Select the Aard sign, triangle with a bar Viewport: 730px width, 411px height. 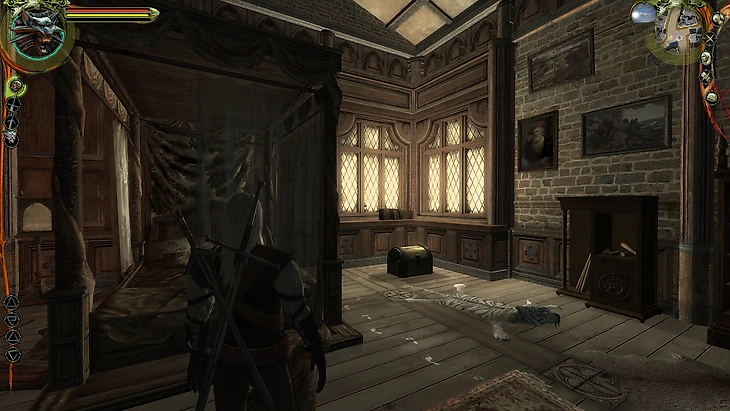[12, 302]
